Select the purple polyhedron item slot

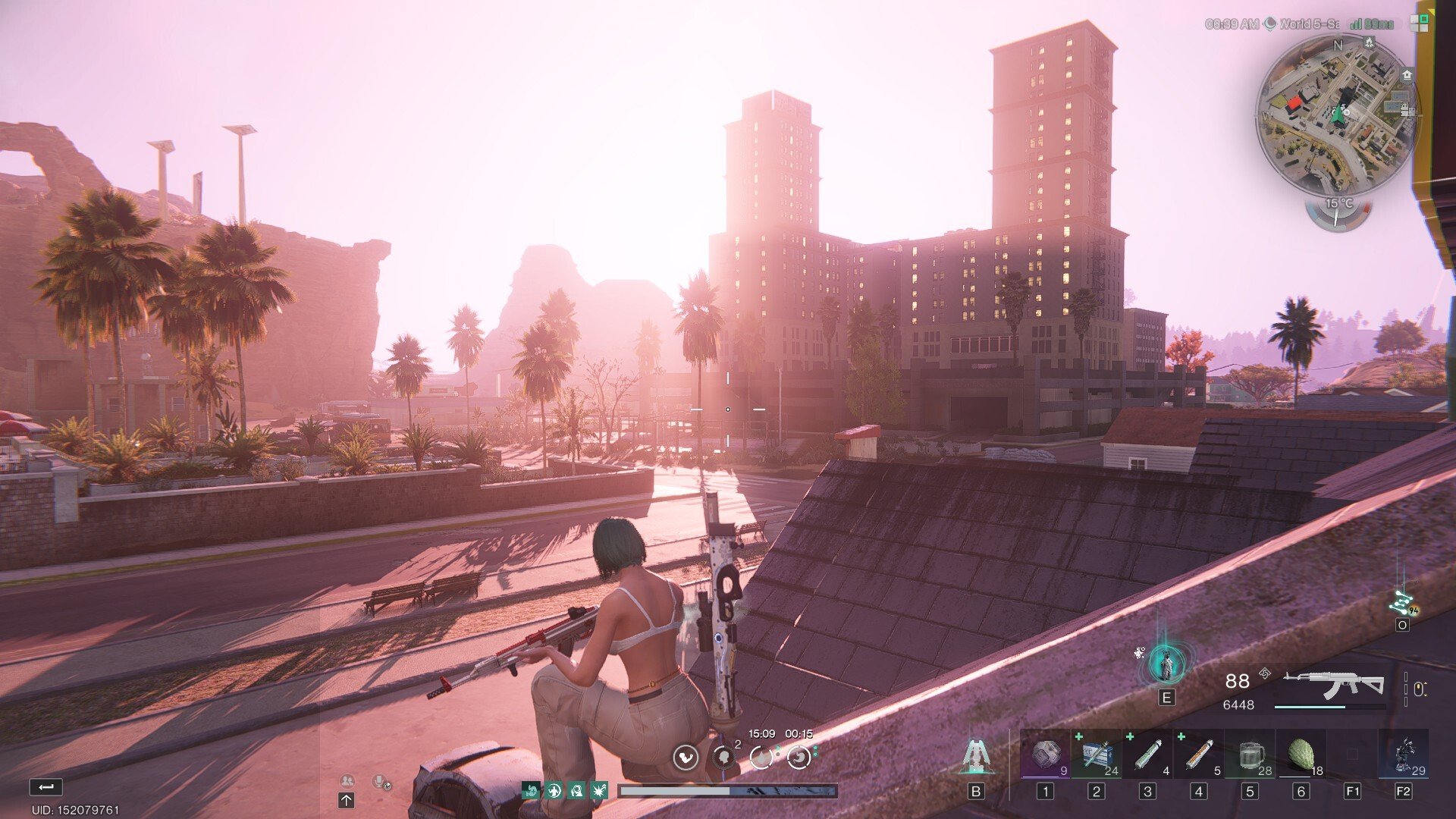tap(1045, 755)
